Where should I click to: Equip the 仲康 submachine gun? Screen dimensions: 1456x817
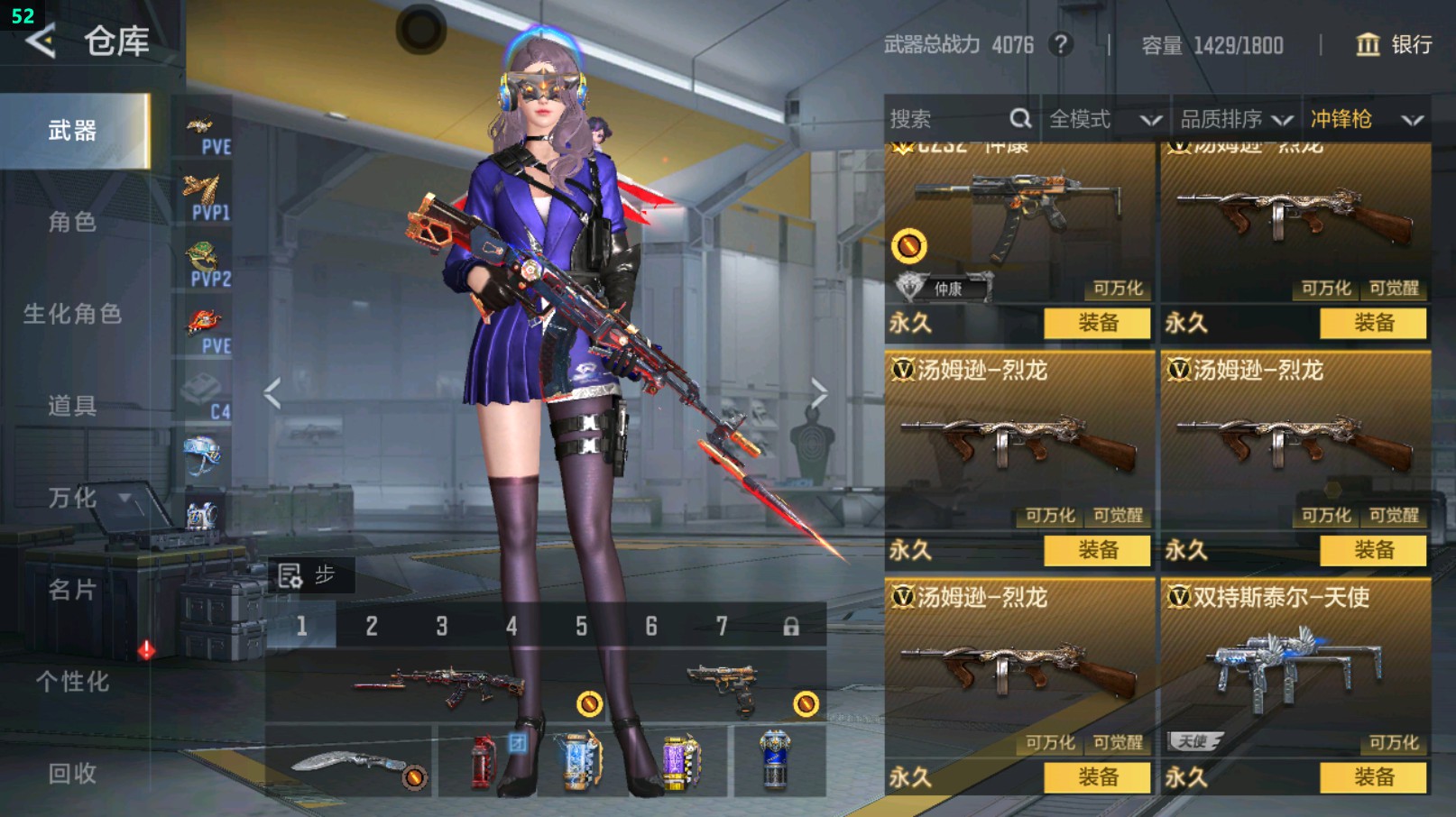(x=1098, y=323)
